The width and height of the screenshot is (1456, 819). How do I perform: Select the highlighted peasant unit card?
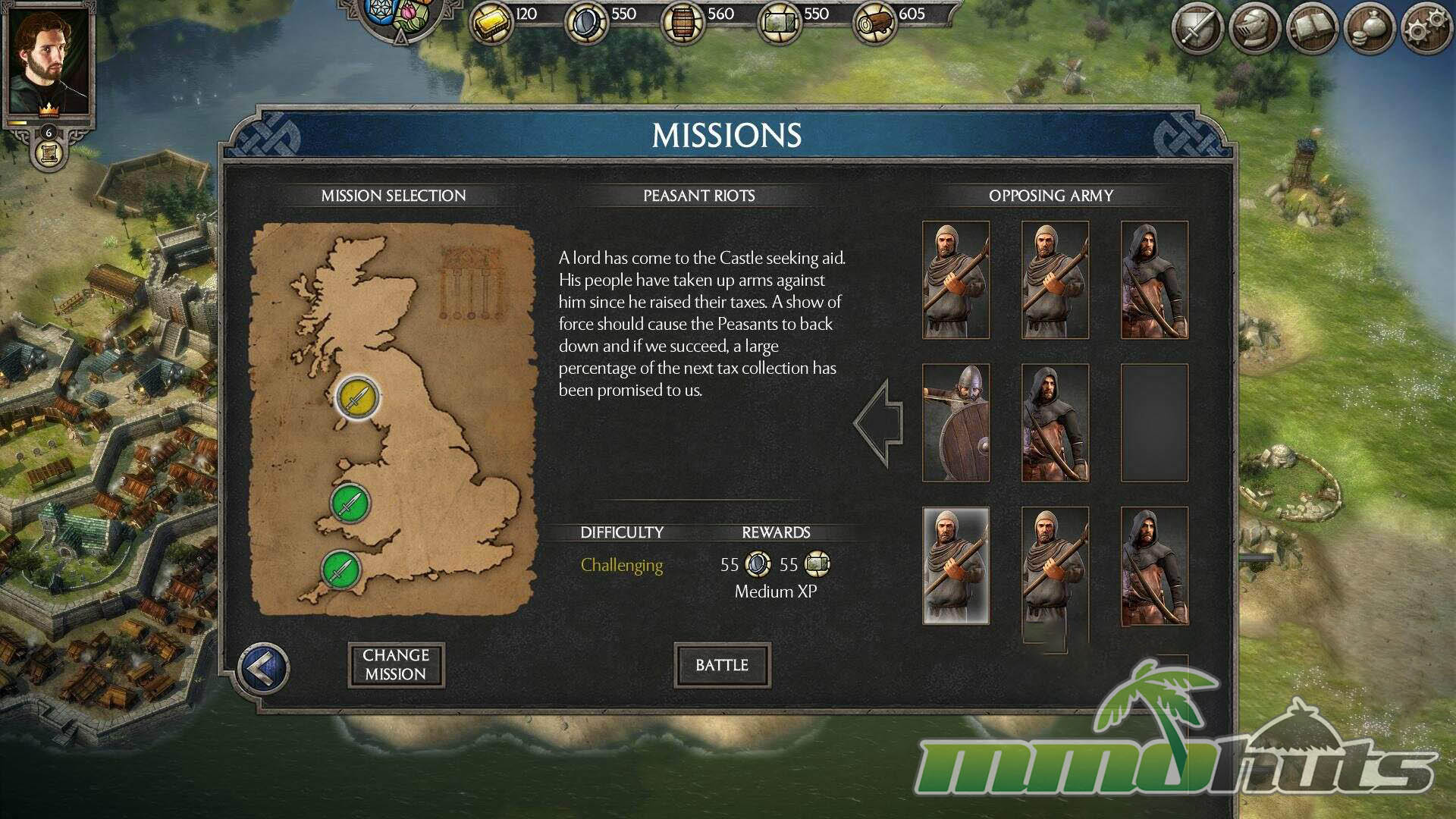955,566
